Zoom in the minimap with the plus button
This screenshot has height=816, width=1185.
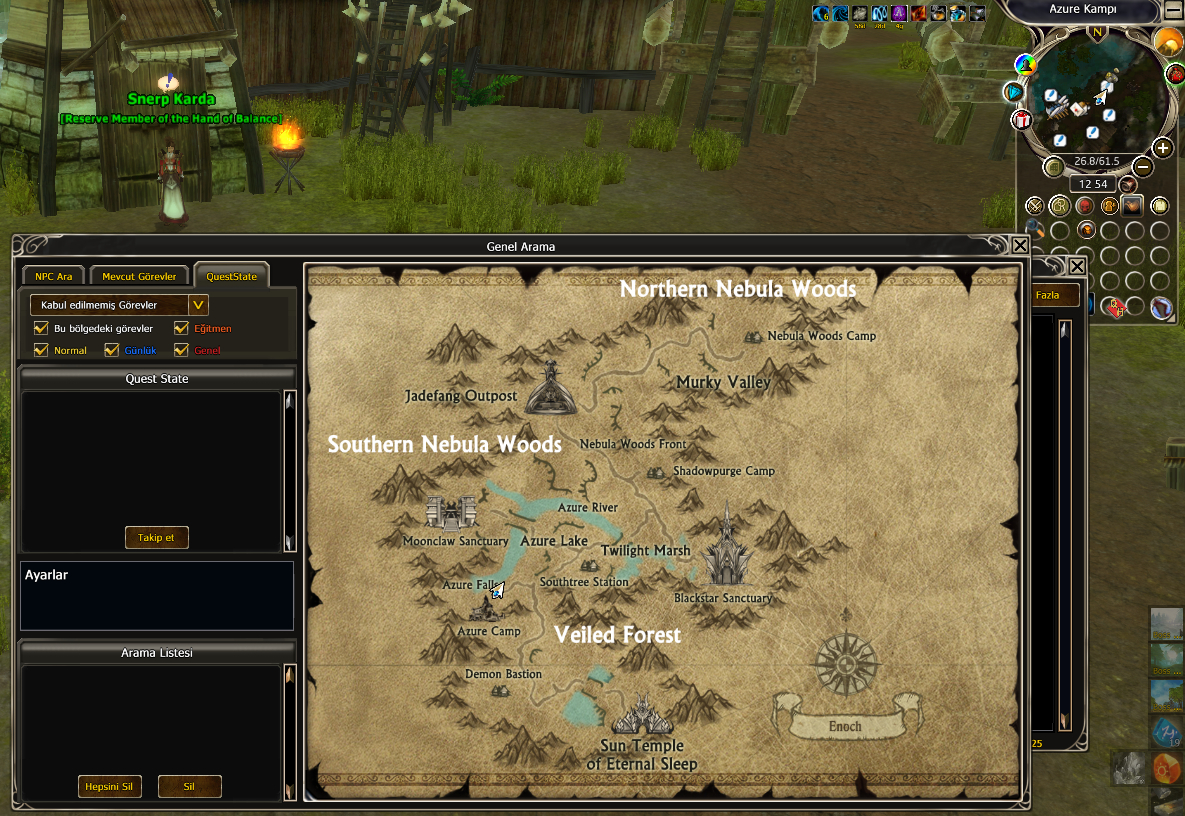pyautogui.click(x=1162, y=148)
